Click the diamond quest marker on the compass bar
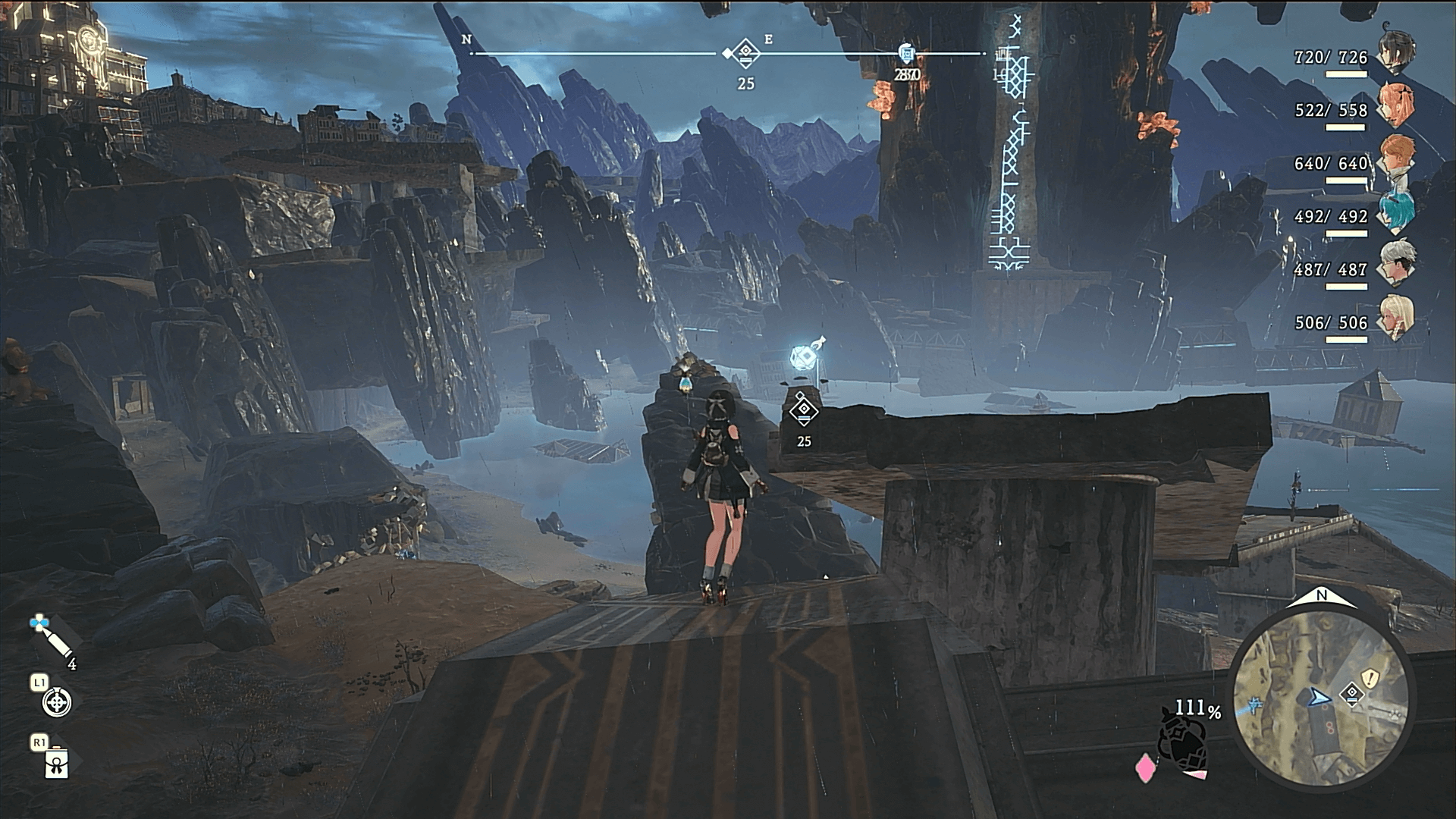 pos(746,53)
